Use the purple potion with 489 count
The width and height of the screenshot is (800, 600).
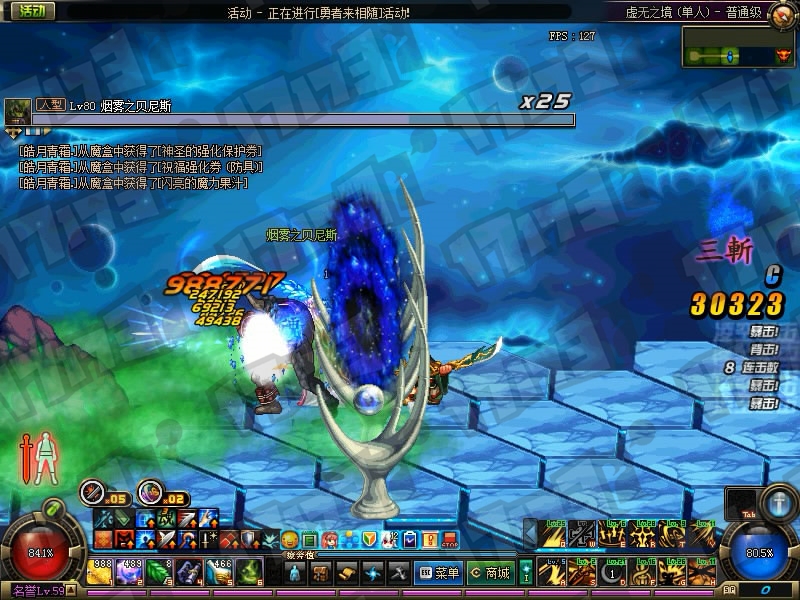click(132, 572)
